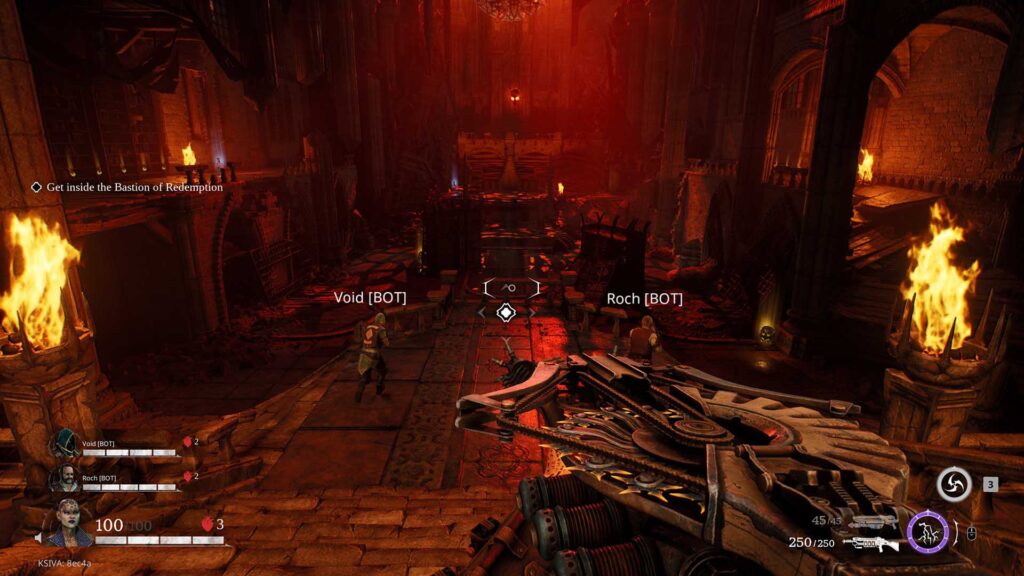The width and height of the screenshot is (1024, 576).
Task: Activate the triple-blade swirl ability
Action: (x=954, y=485)
